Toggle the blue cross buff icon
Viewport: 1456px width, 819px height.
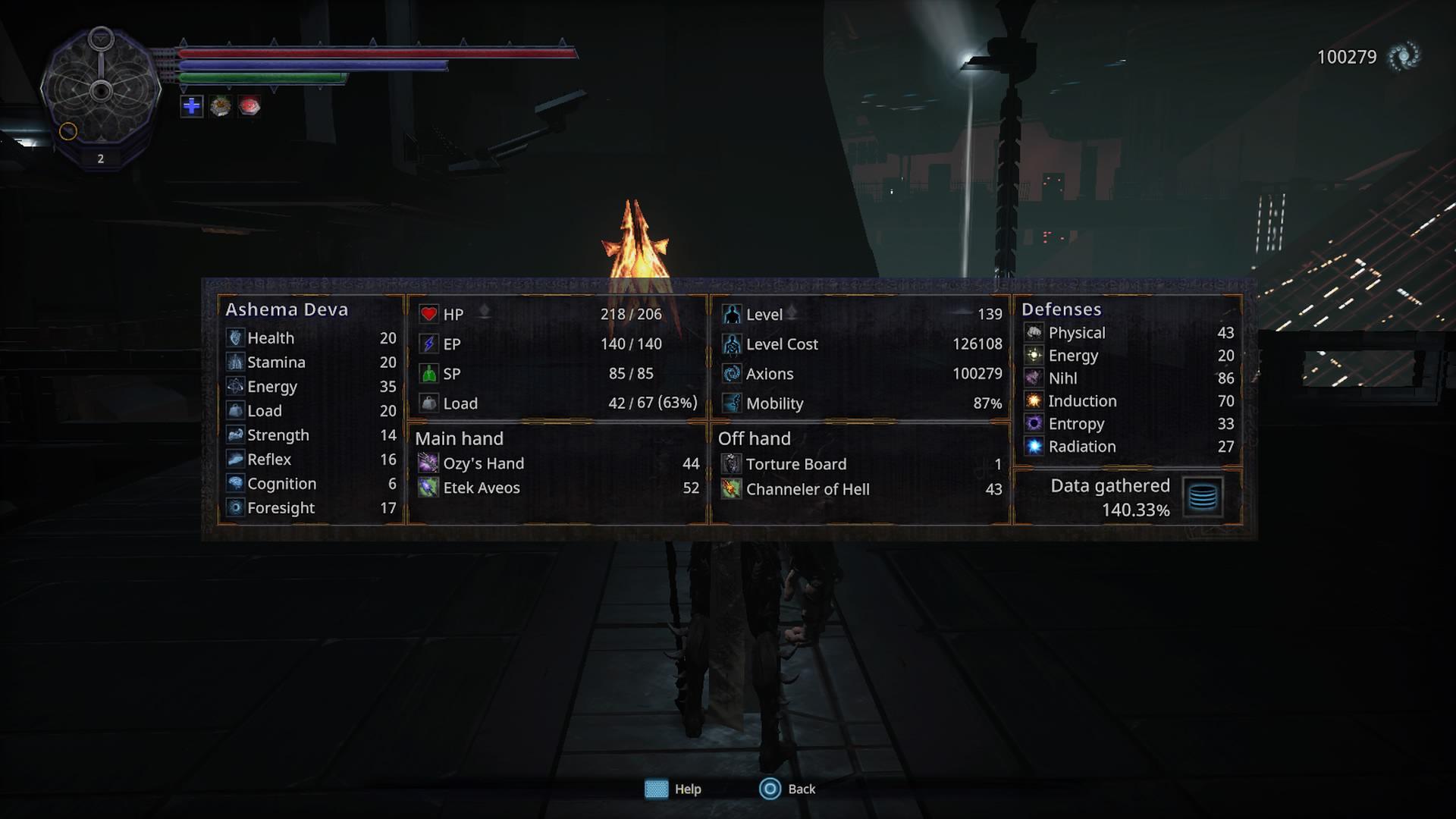(x=191, y=108)
